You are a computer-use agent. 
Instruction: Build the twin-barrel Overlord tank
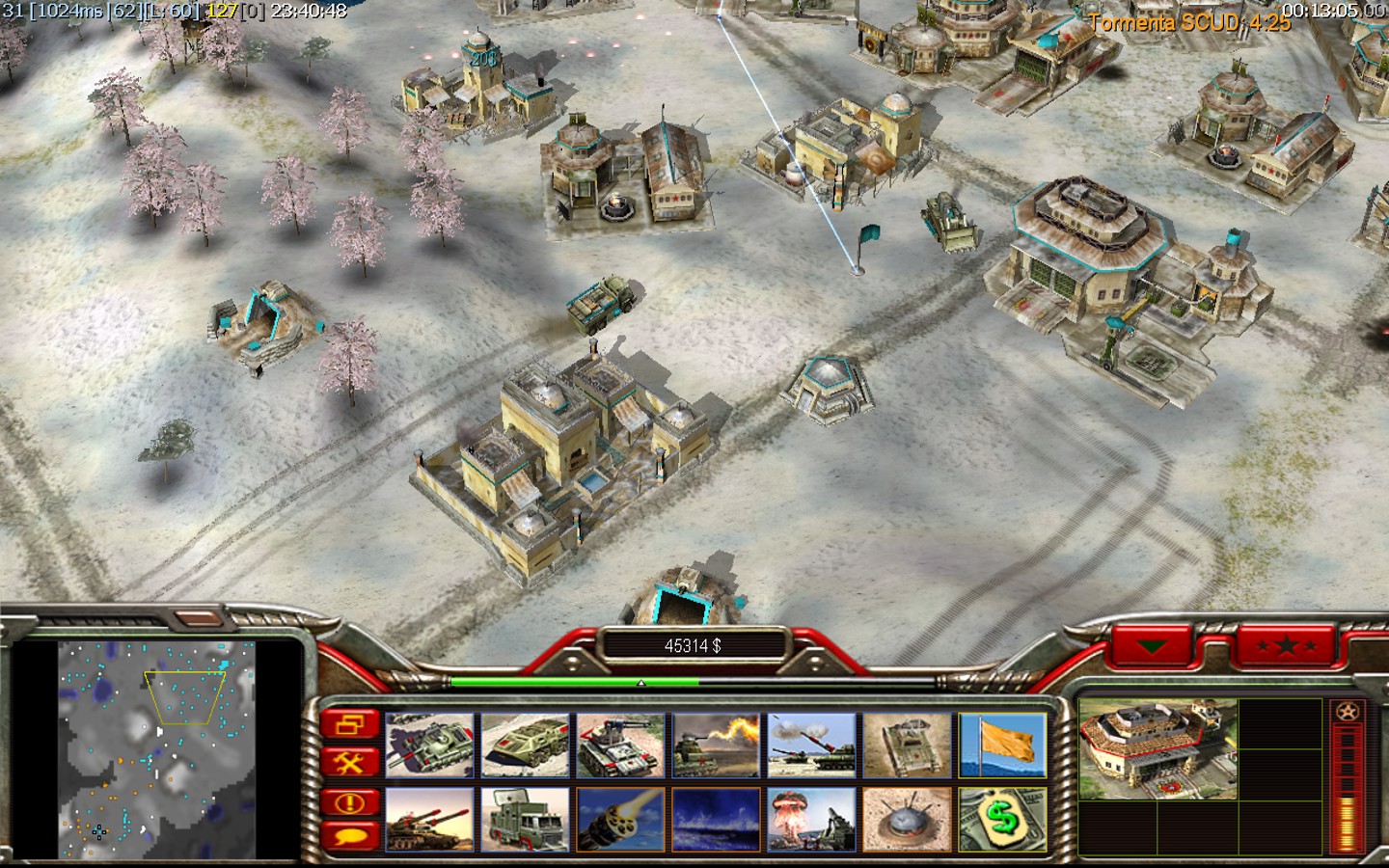(429, 820)
